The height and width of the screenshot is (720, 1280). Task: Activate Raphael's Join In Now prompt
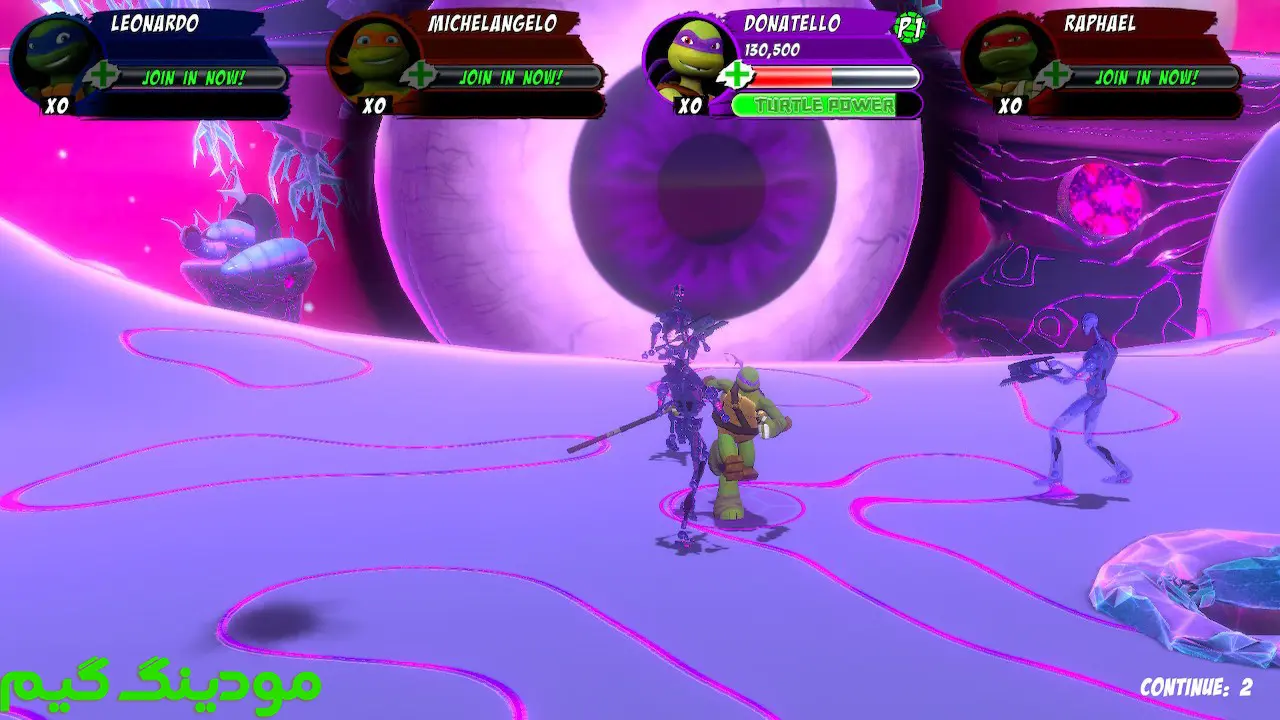tap(1146, 77)
